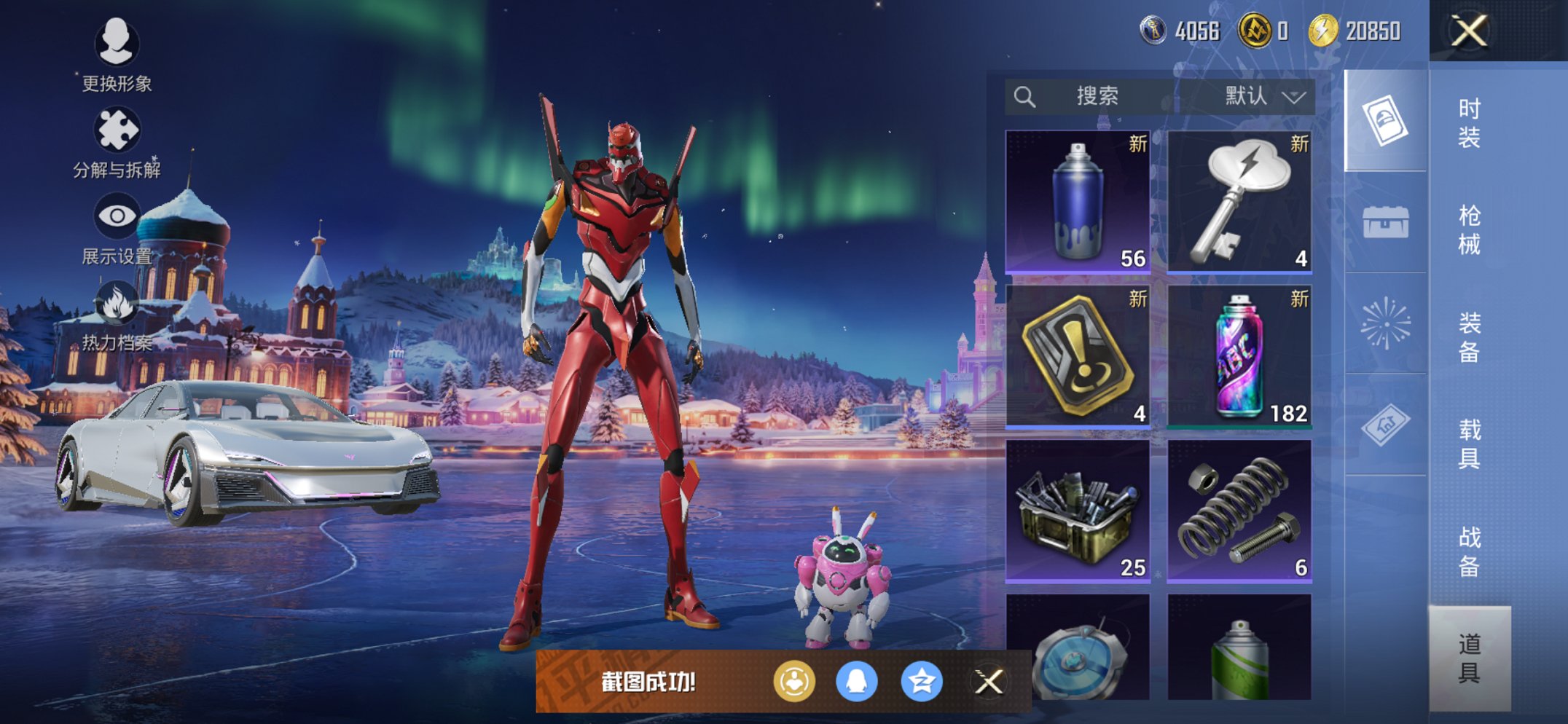Dismiss the 截图成功 screenshot banner
Viewport: 1568px width, 724px height.
pos(989,682)
